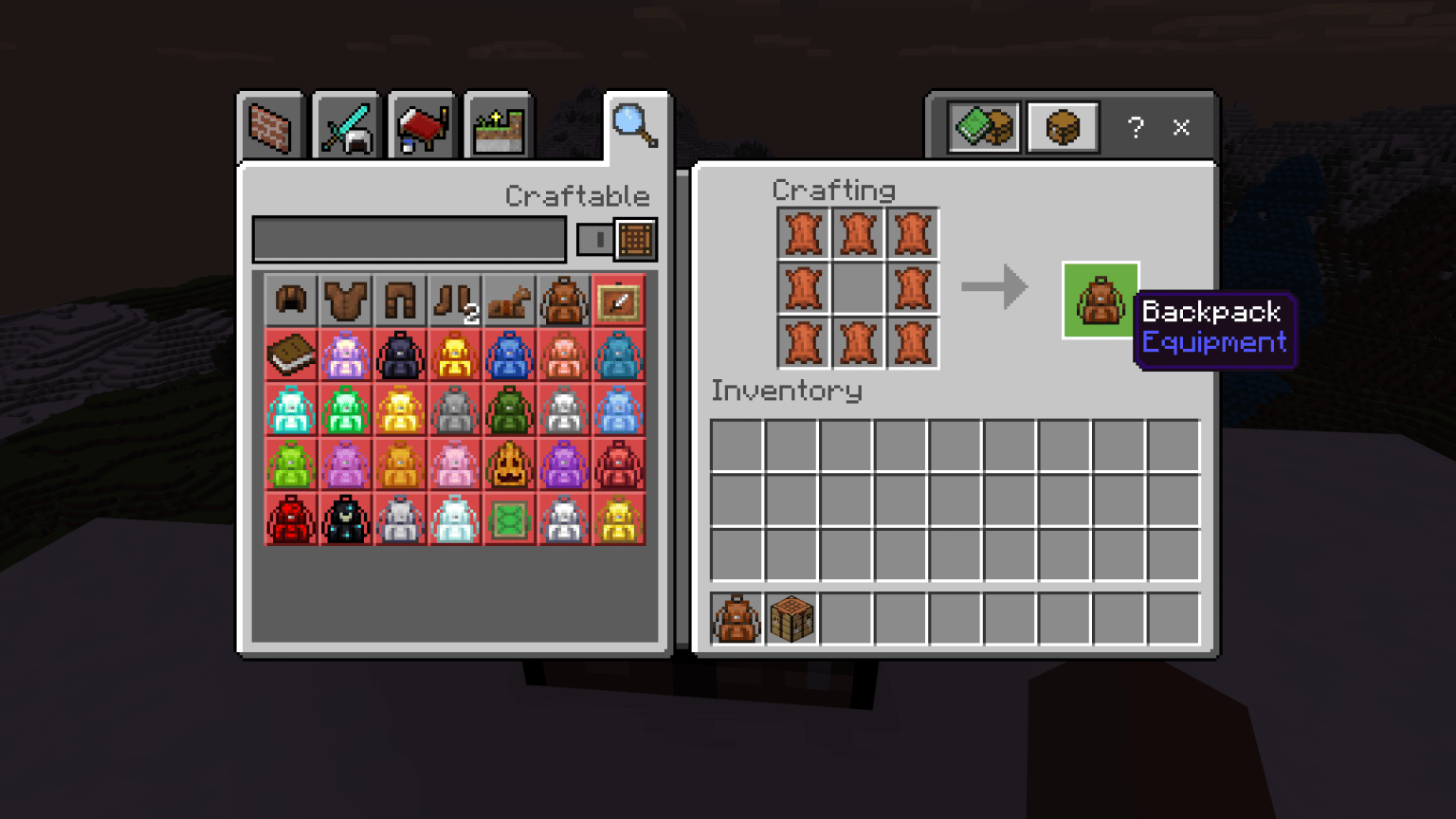Image resolution: width=1456 pixels, height=819 pixels.
Task: Open the Building Blocks brick tab
Action: click(272, 124)
